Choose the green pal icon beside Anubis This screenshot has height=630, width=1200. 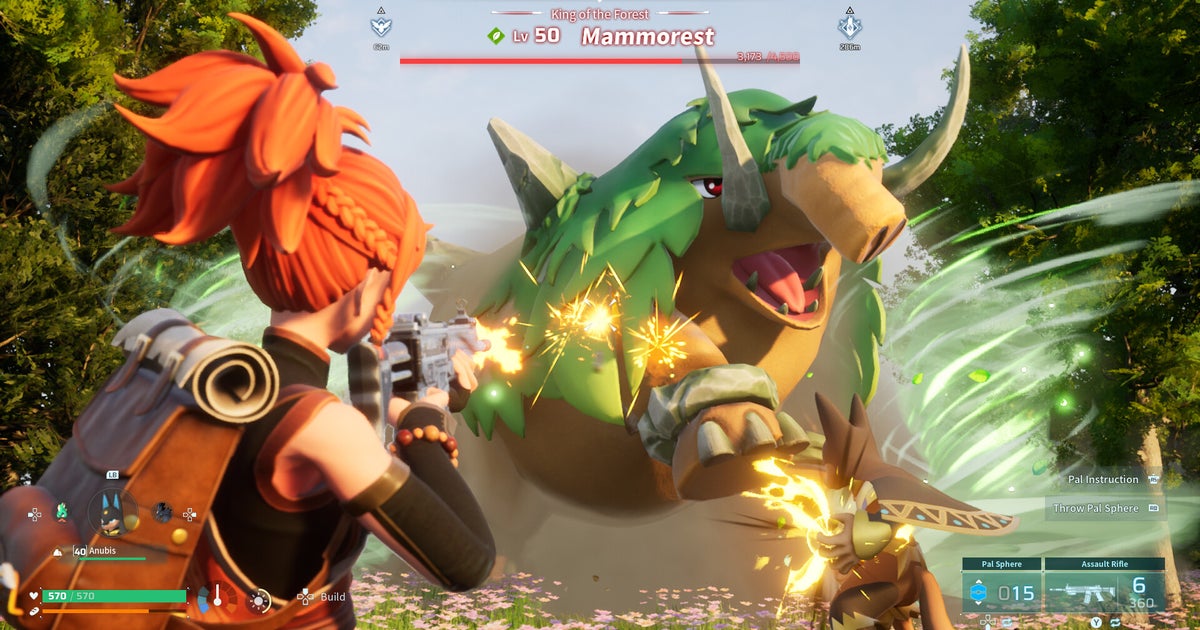point(63,512)
